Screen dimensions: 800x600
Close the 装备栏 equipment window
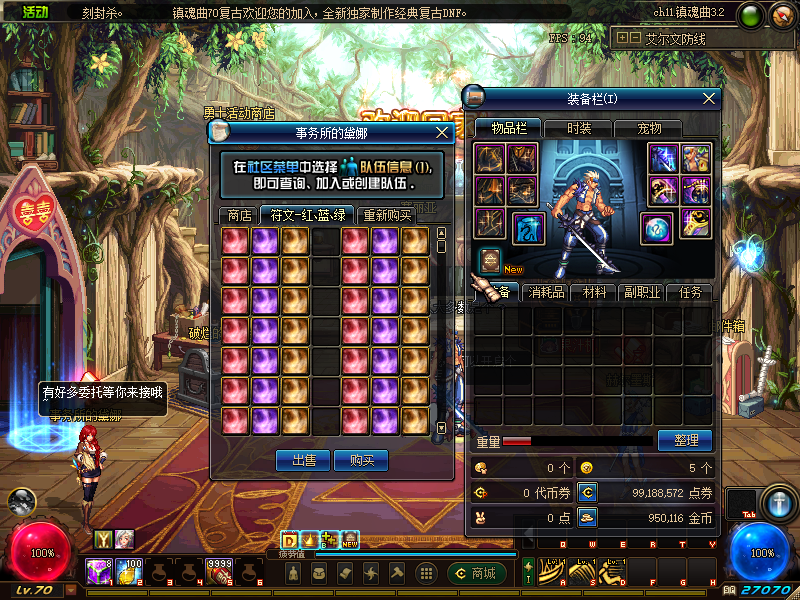pyautogui.click(x=710, y=98)
